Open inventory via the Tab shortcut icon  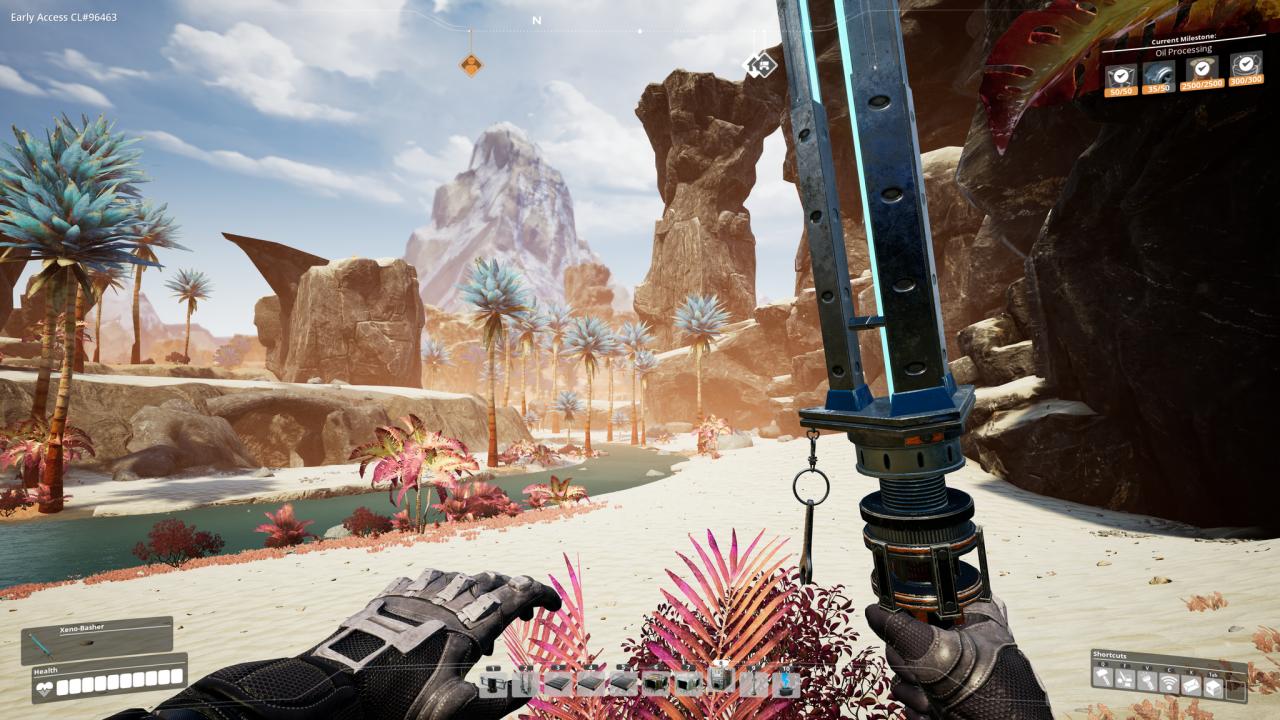coord(1214,686)
